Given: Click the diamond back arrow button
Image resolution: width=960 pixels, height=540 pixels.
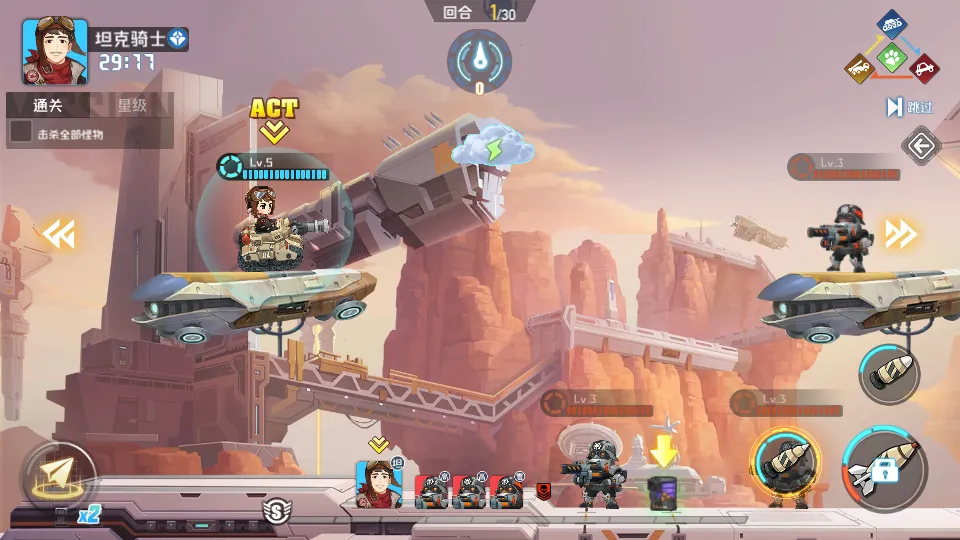Looking at the screenshot, I should tap(920, 148).
